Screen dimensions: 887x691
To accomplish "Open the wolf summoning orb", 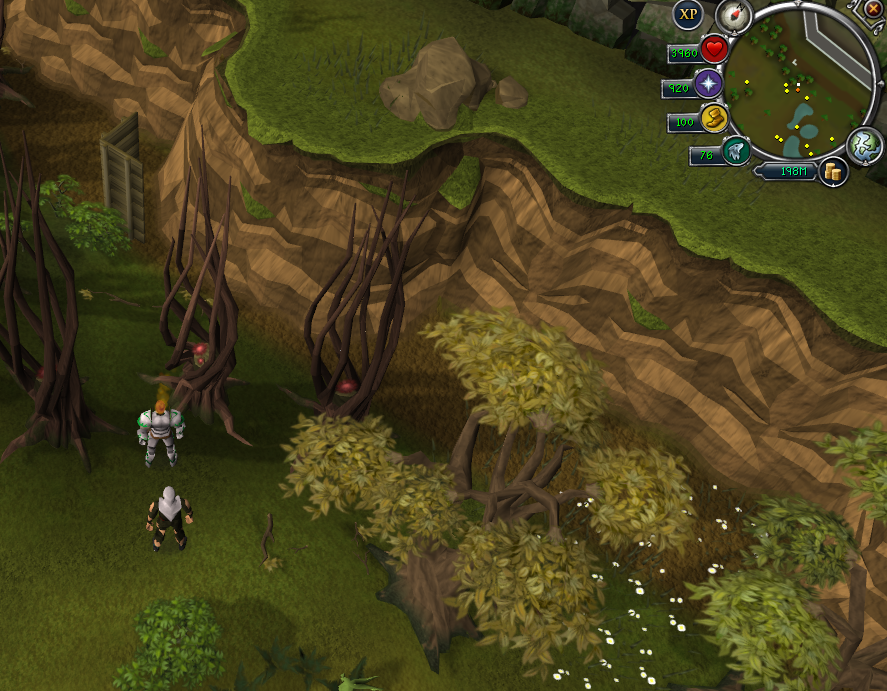I will [x=736, y=151].
